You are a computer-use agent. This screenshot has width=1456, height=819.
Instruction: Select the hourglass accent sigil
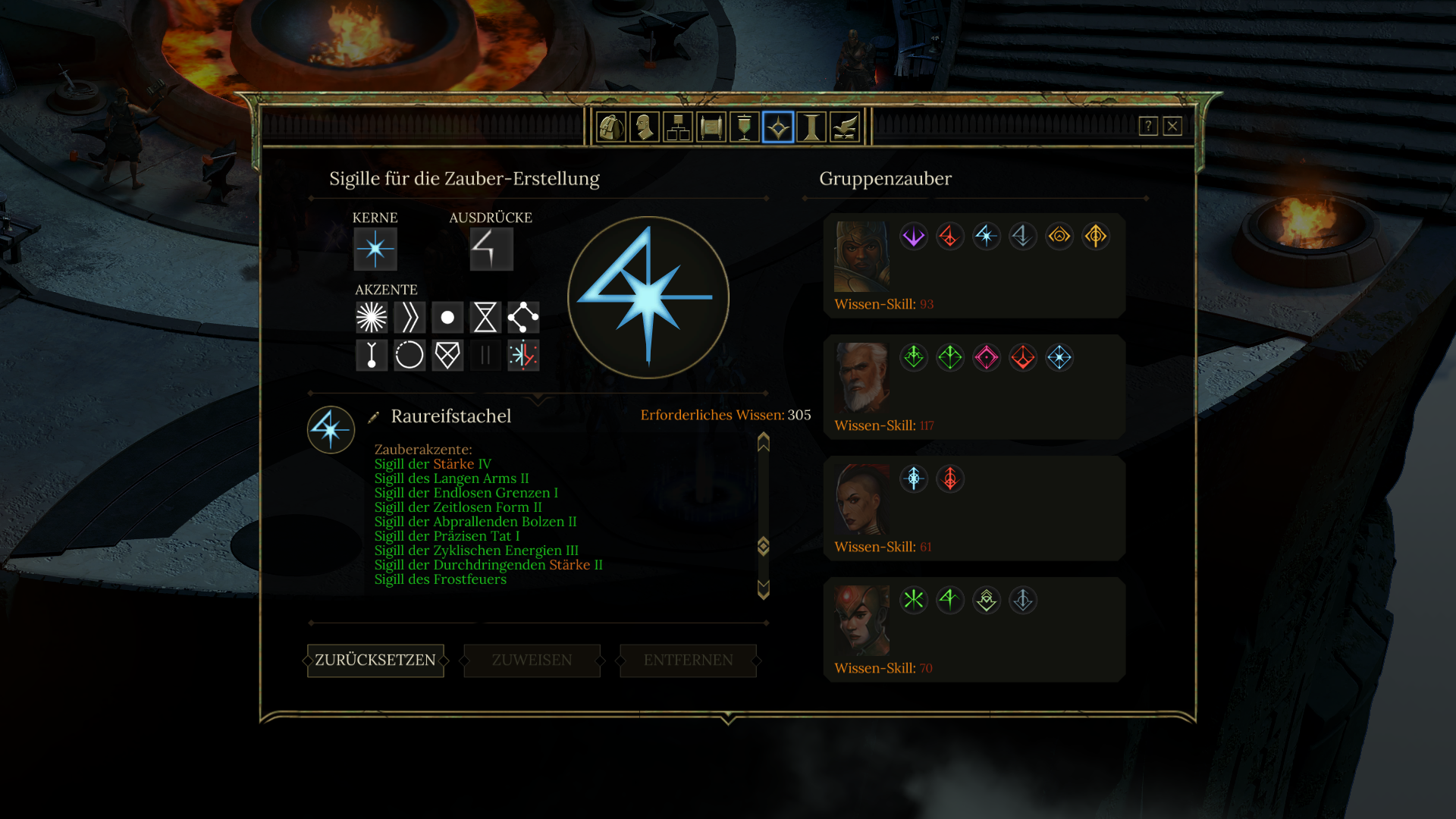pyautogui.click(x=485, y=318)
